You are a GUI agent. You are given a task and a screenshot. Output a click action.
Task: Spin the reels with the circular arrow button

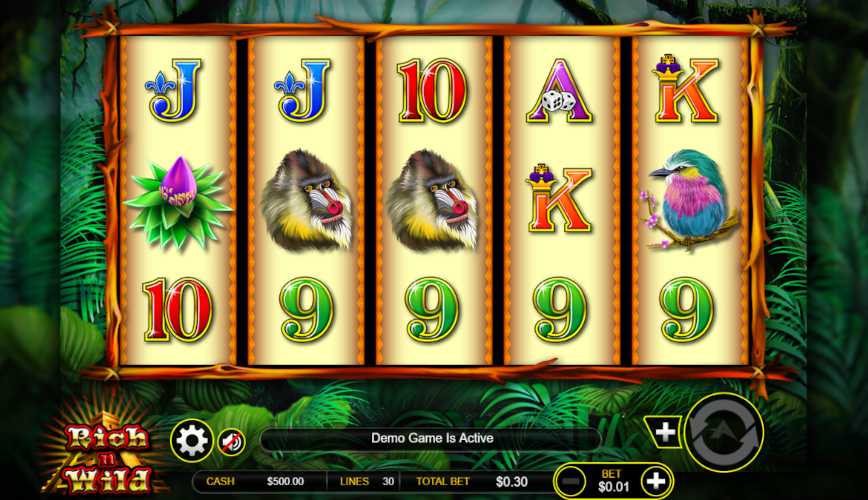coord(725,433)
